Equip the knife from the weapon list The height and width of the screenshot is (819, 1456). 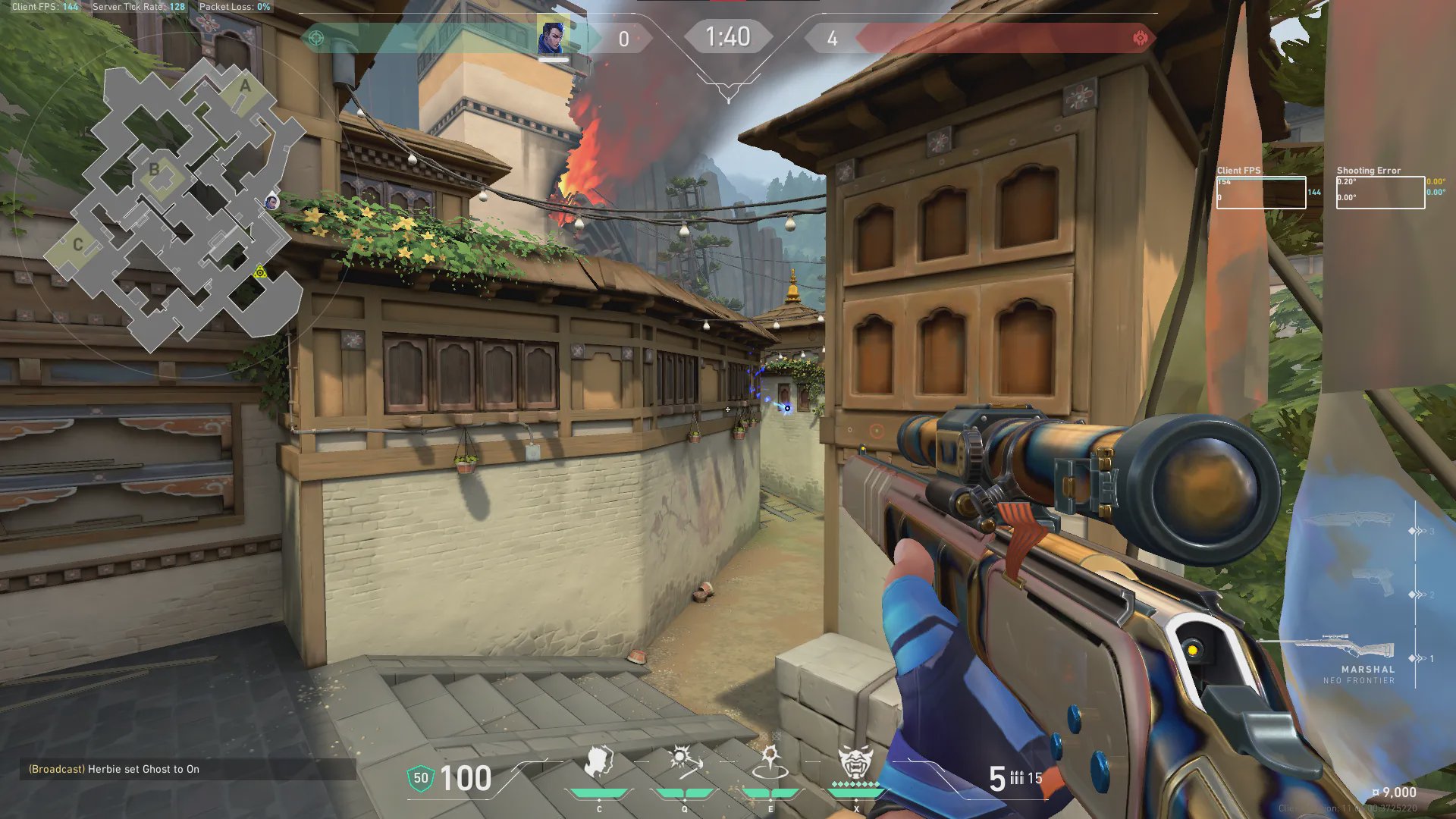coord(1357,520)
